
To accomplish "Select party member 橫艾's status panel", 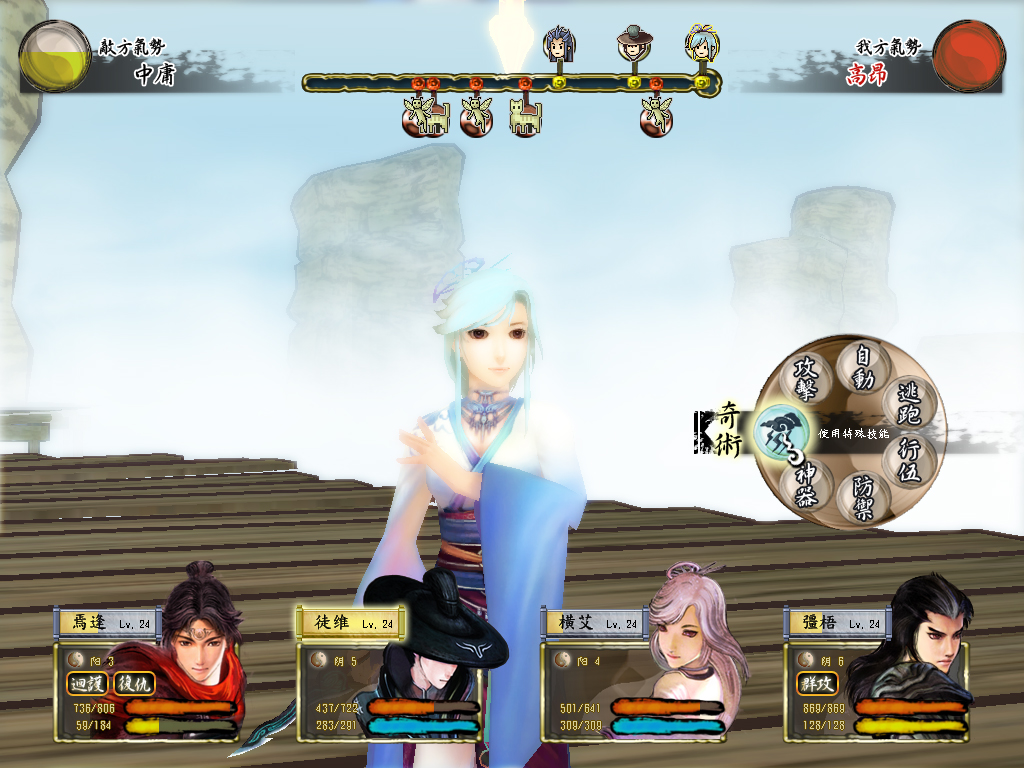I will click(636, 674).
